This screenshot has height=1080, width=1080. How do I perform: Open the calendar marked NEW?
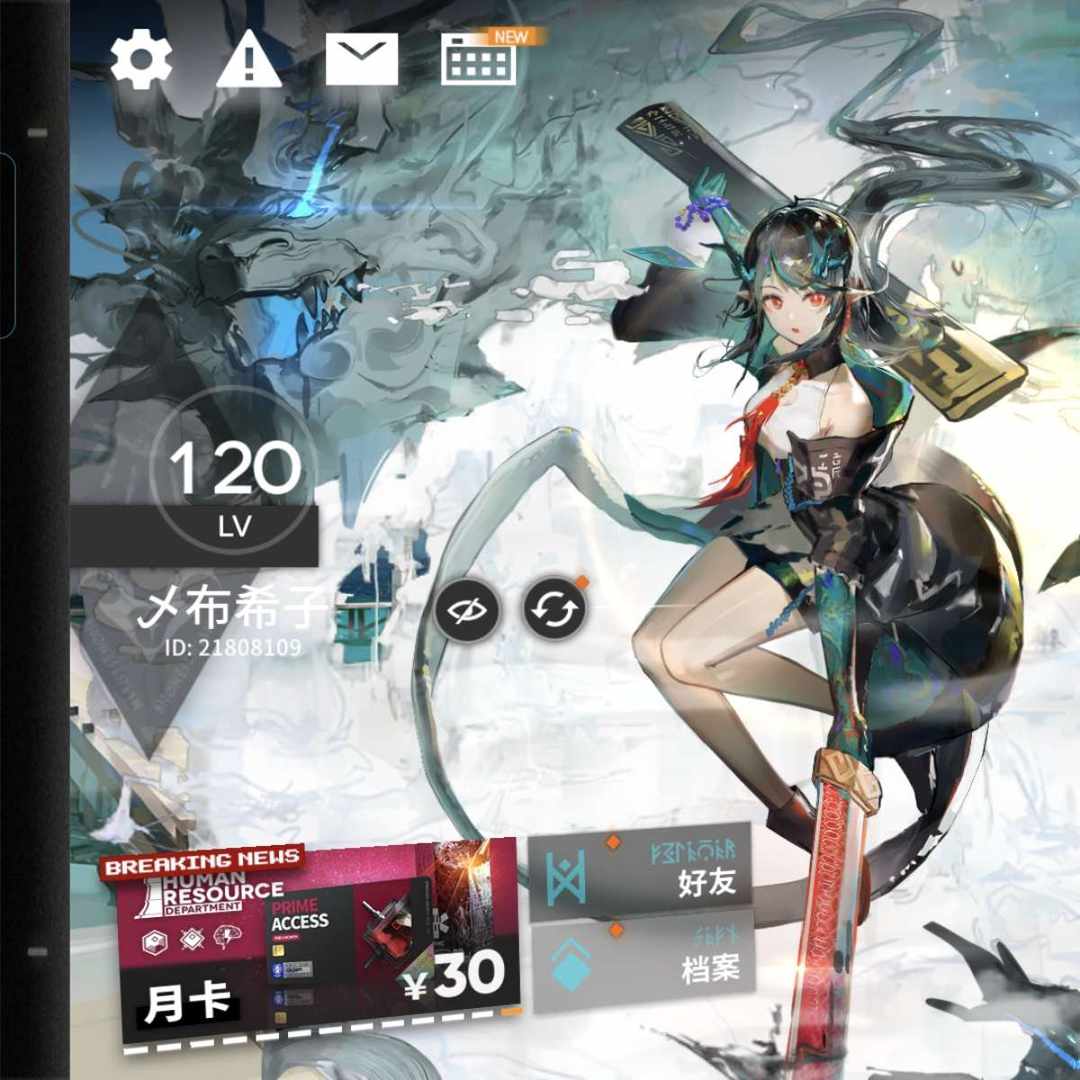click(x=478, y=62)
